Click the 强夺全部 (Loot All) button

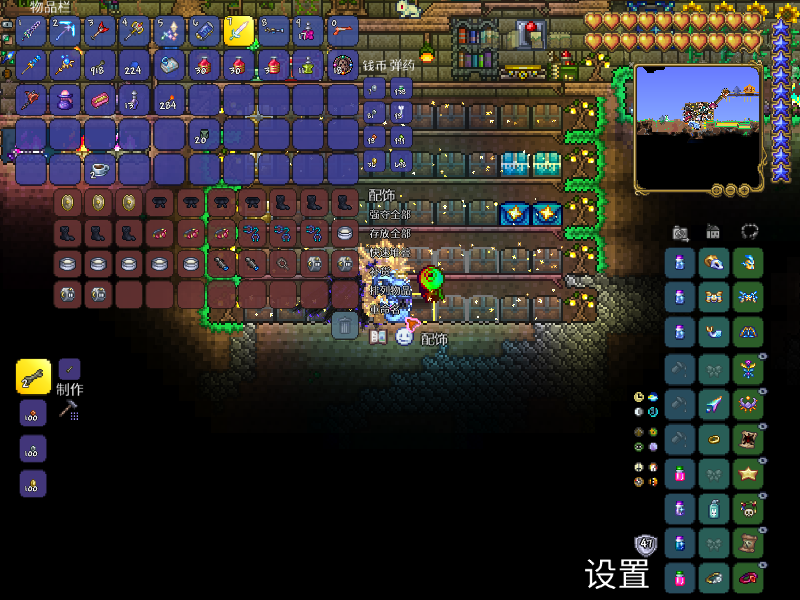tap(389, 214)
